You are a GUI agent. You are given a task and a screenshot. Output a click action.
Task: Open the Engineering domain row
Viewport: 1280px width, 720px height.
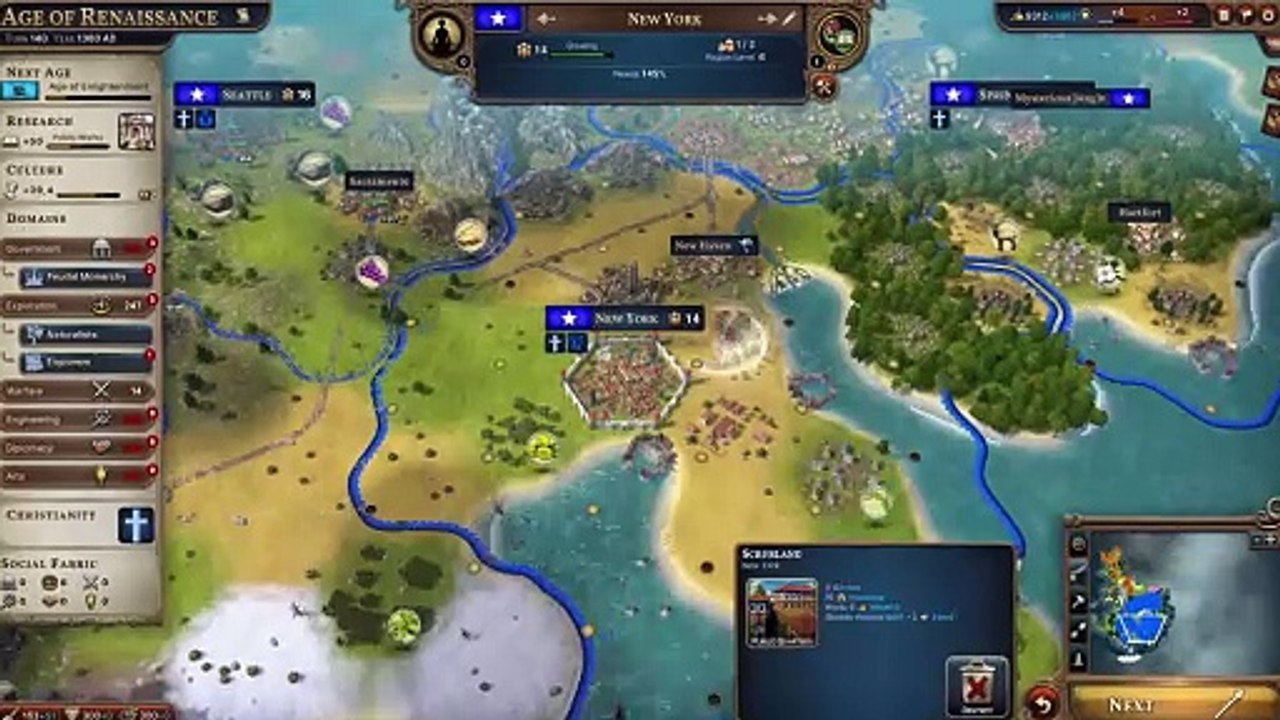[78, 420]
